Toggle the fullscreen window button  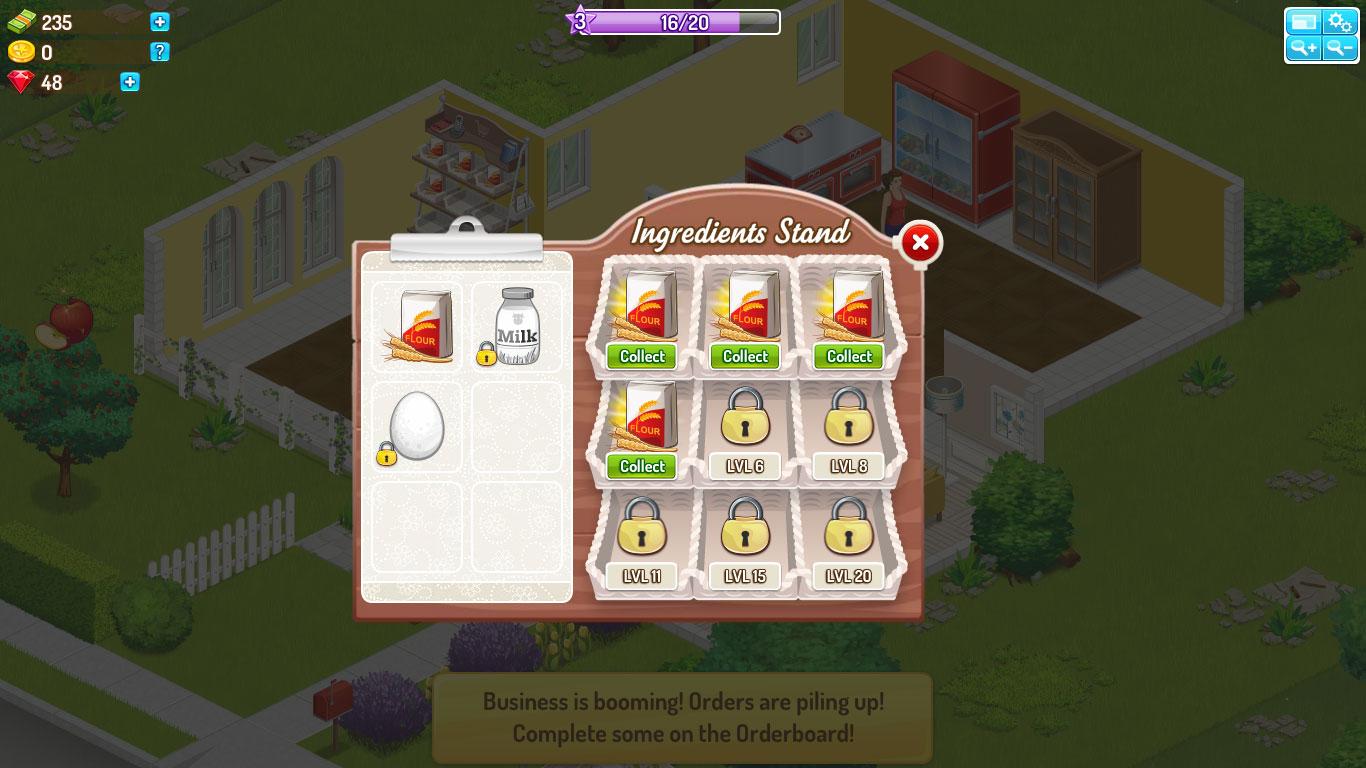click(1303, 22)
